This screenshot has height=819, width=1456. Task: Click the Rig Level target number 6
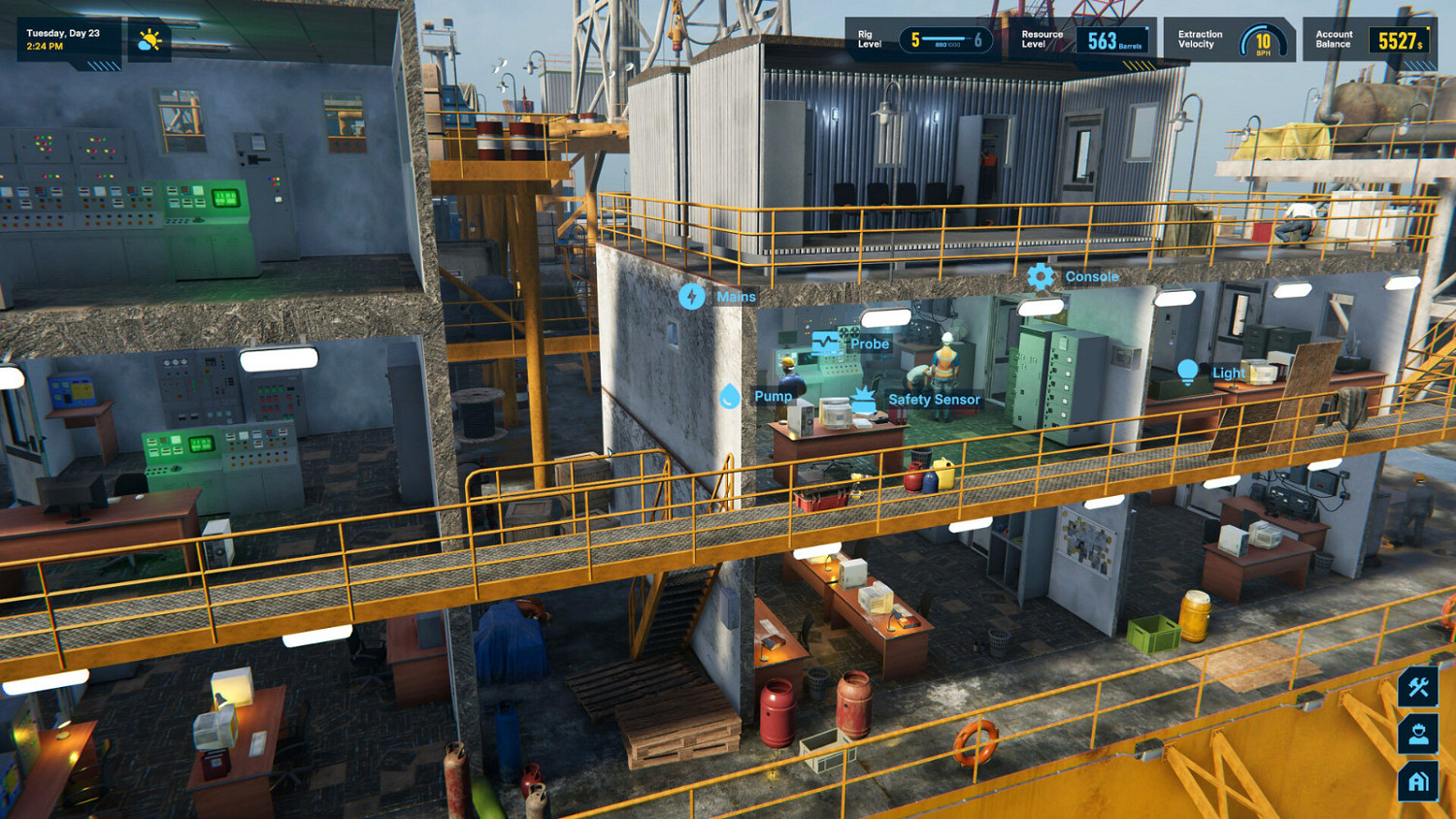click(976, 41)
